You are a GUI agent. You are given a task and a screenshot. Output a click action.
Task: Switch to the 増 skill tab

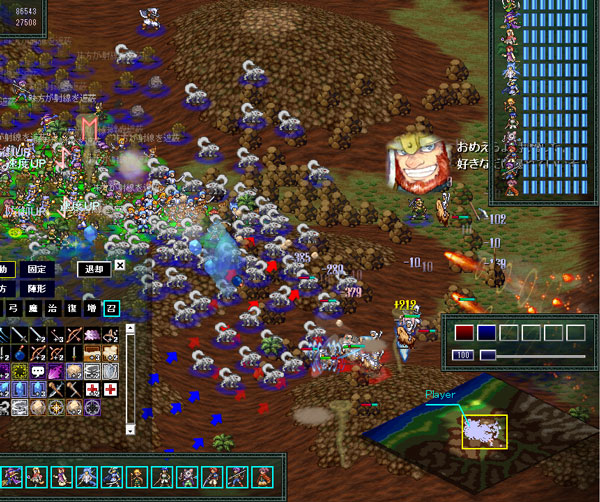click(x=91, y=308)
